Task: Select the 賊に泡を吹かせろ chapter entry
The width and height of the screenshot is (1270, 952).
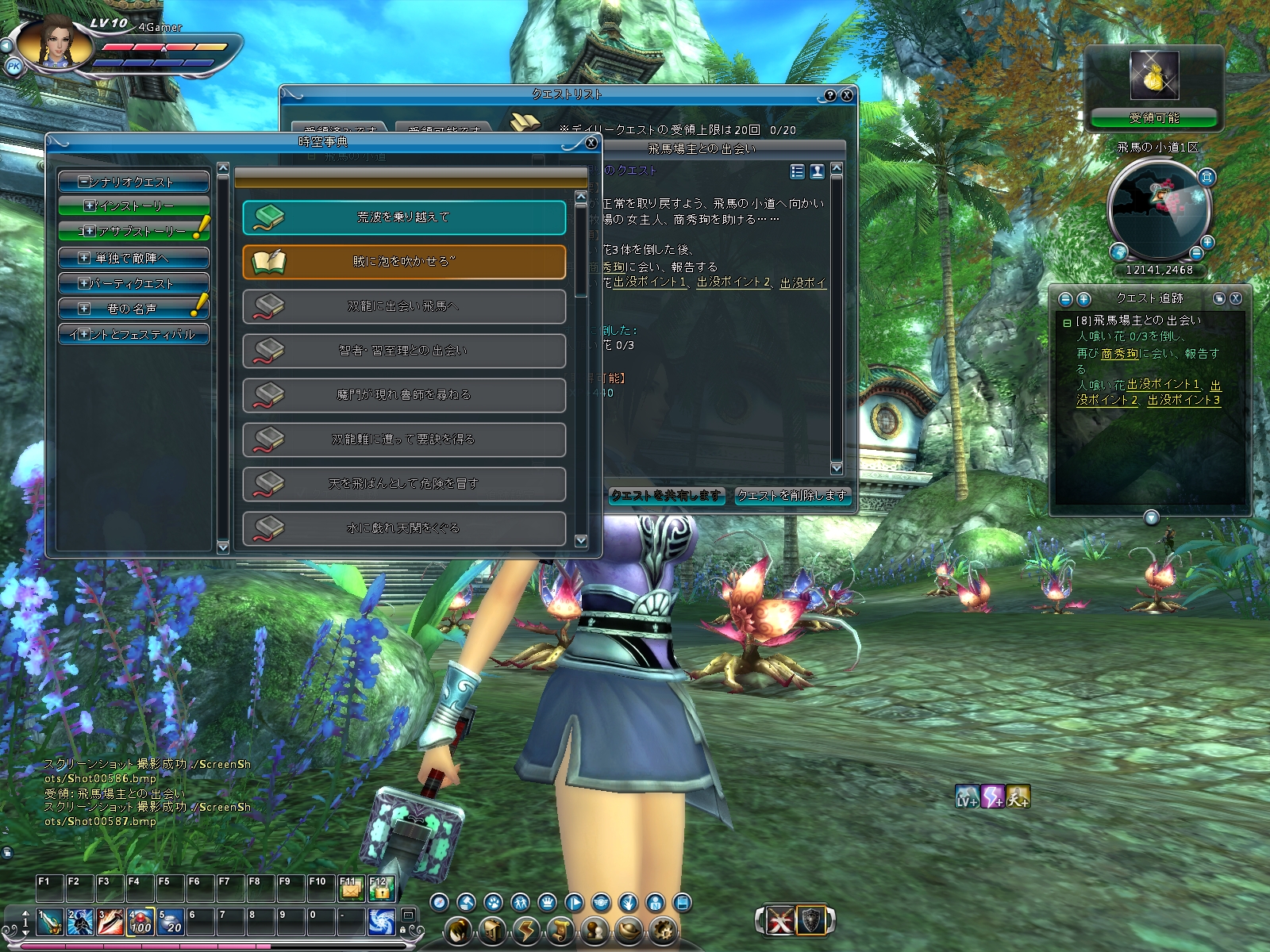Action: click(x=404, y=262)
